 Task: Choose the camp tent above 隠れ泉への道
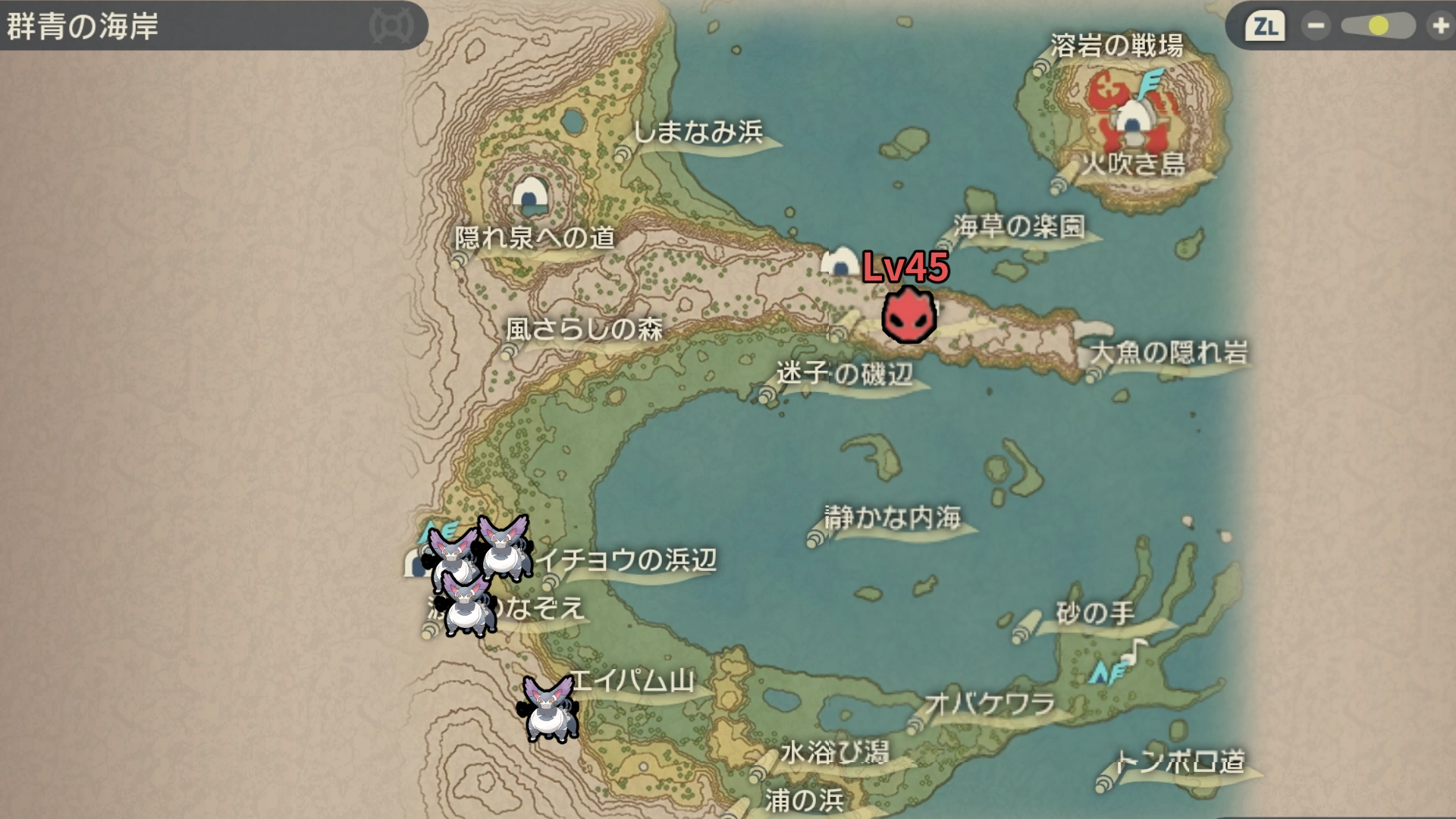(530, 194)
